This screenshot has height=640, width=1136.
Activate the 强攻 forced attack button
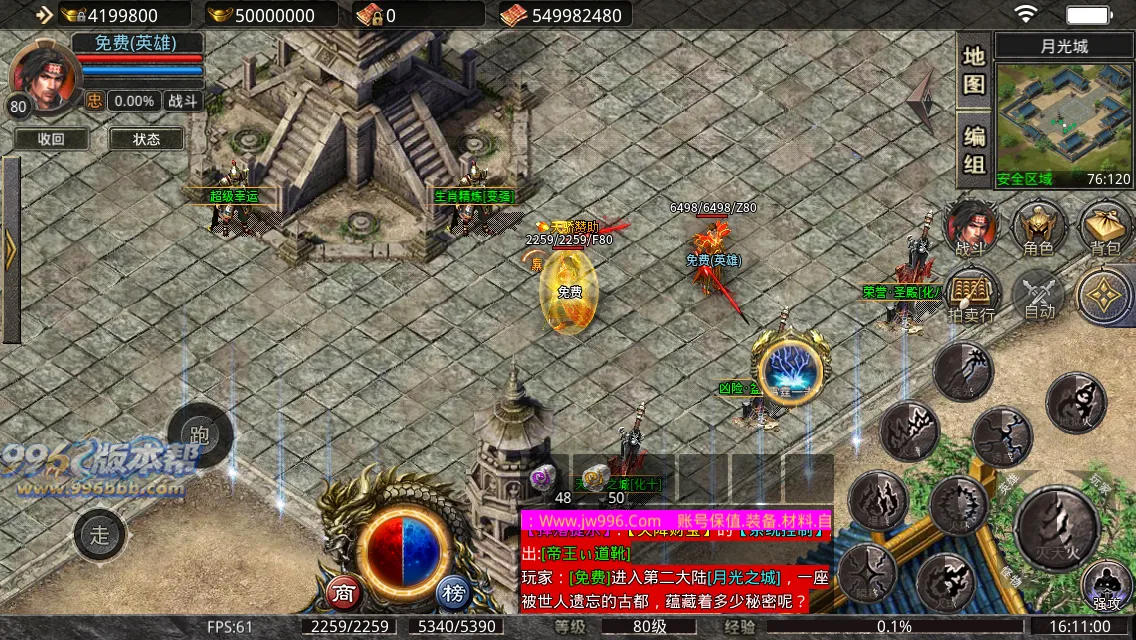[1106, 585]
